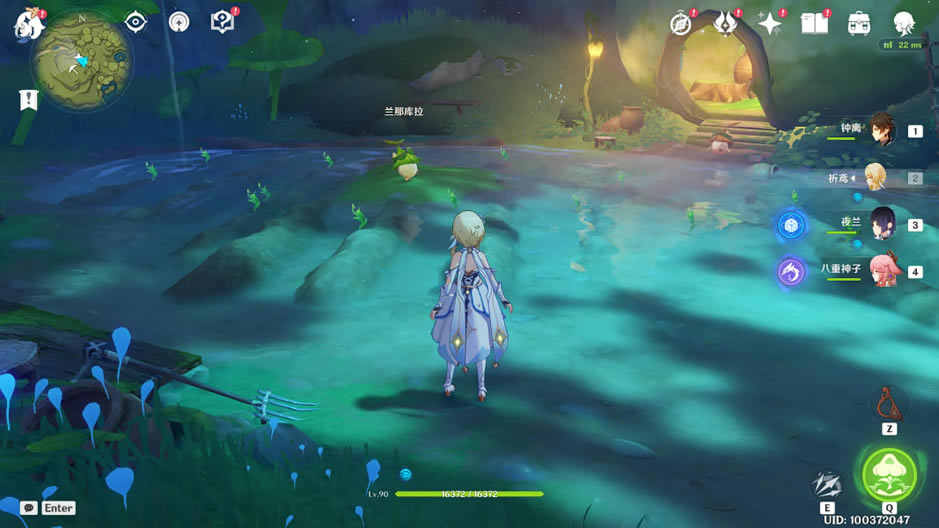Switch to party member 钟离
This screenshot has height=528, width=939.
880,130
